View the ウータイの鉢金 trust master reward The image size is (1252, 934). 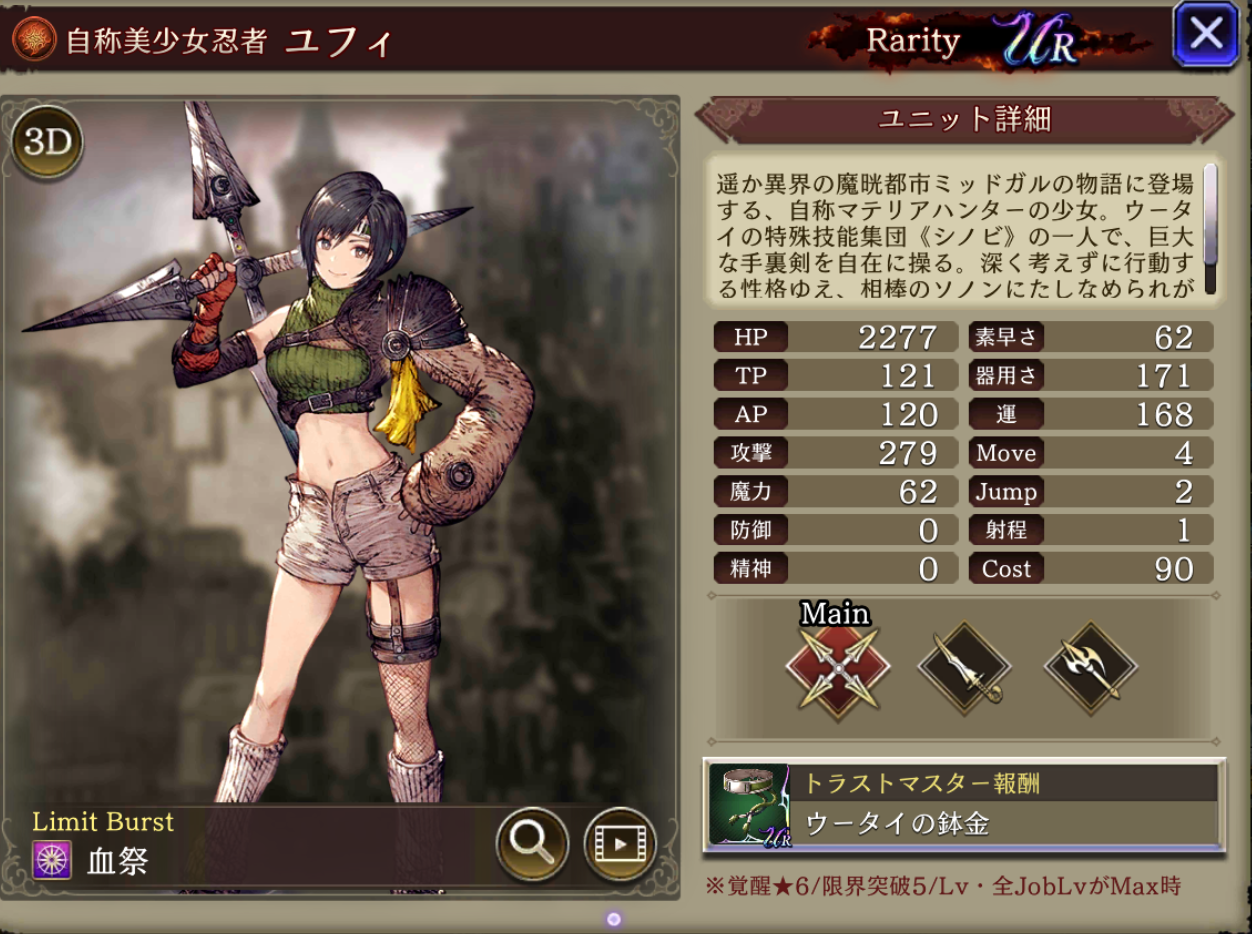(x=964, y=805)
